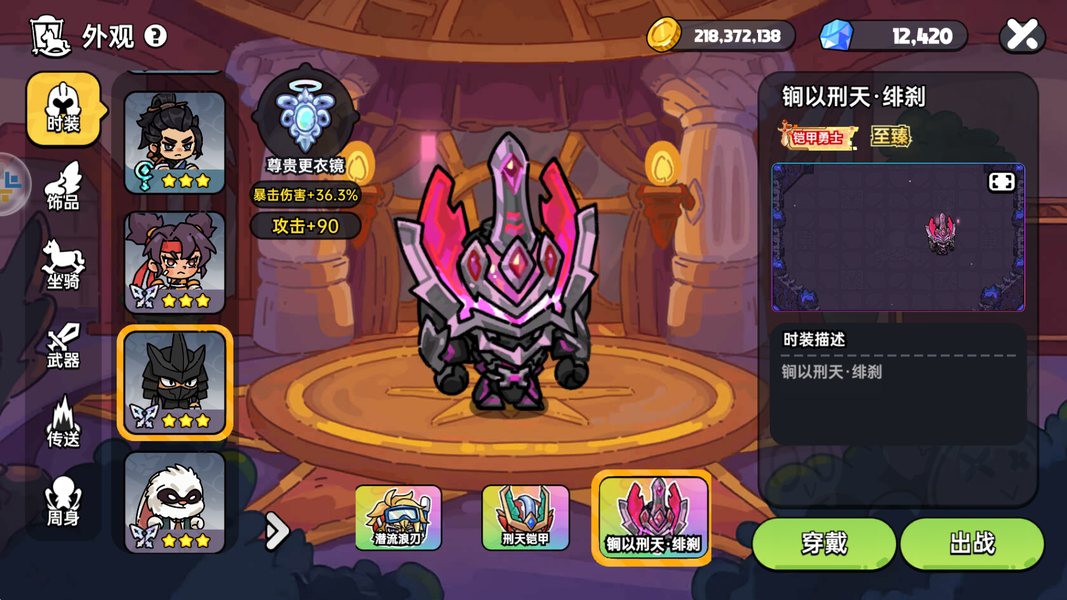Click the 出战 deploy button
The height and width of the screenshot is (600, 1067).
[x=972, y=543]
